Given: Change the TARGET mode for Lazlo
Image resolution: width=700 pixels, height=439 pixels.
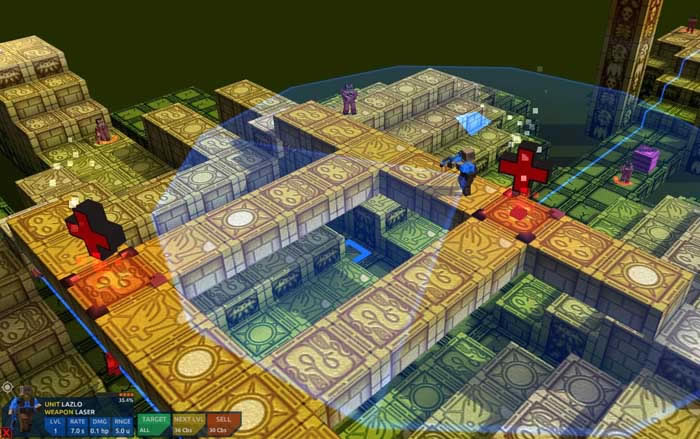Looking at the screenshot, I should (154, 424).
